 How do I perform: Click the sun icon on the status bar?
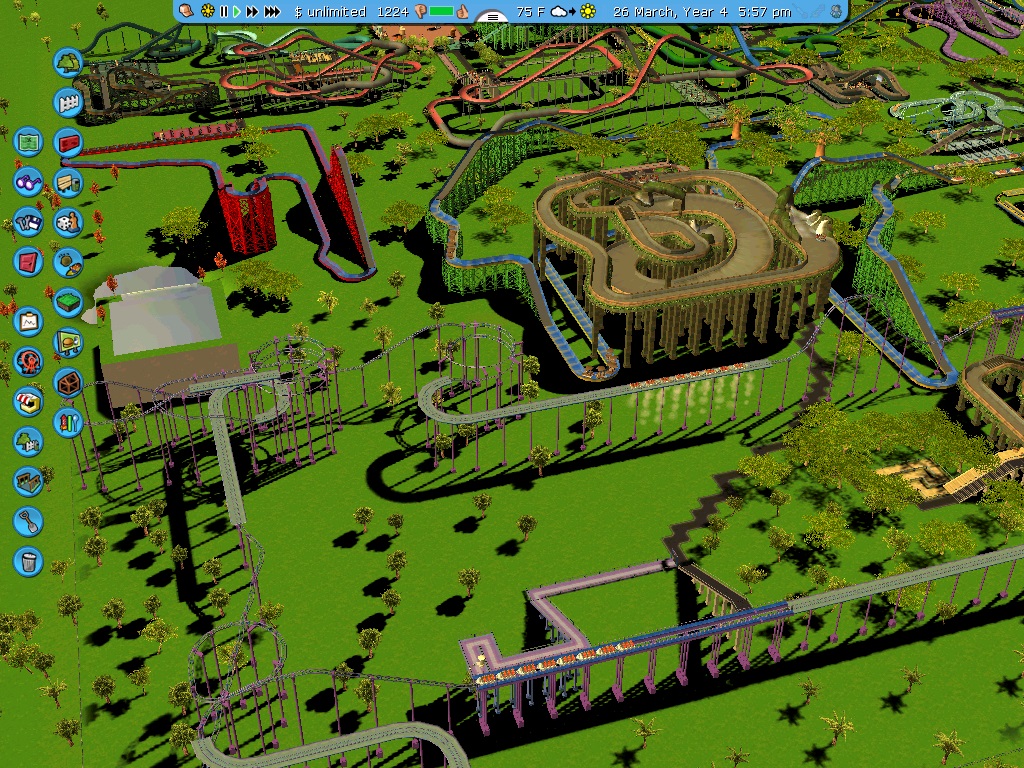[208, 12]
